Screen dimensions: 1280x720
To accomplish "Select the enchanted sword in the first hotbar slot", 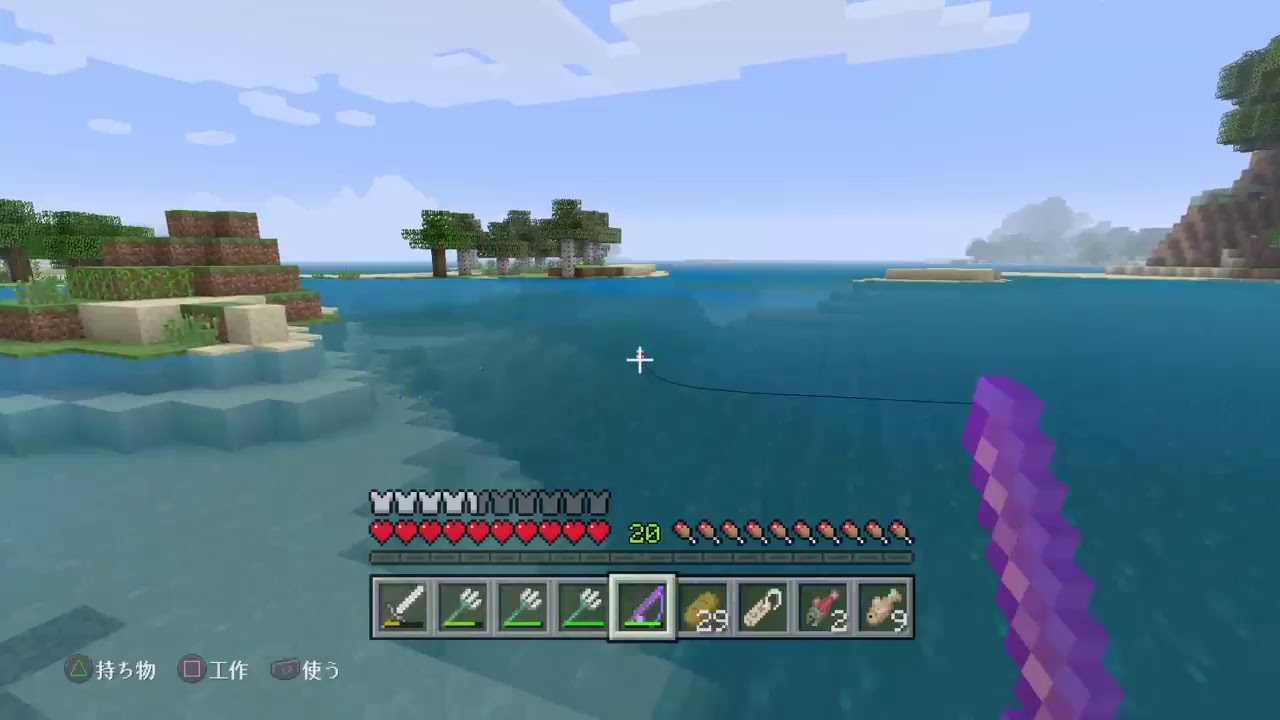I will (x=401, y=605).
